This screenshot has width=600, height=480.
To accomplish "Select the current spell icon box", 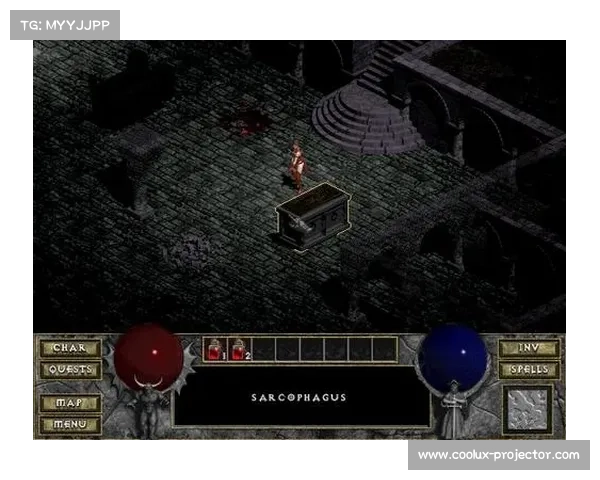I will [x=528, y=409].
